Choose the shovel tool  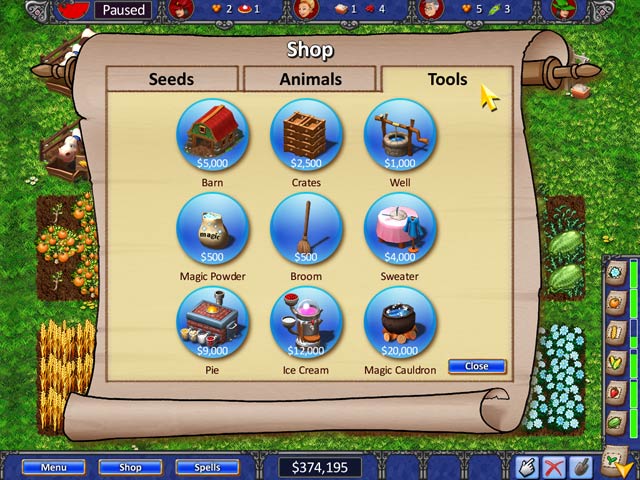[579, 466]
